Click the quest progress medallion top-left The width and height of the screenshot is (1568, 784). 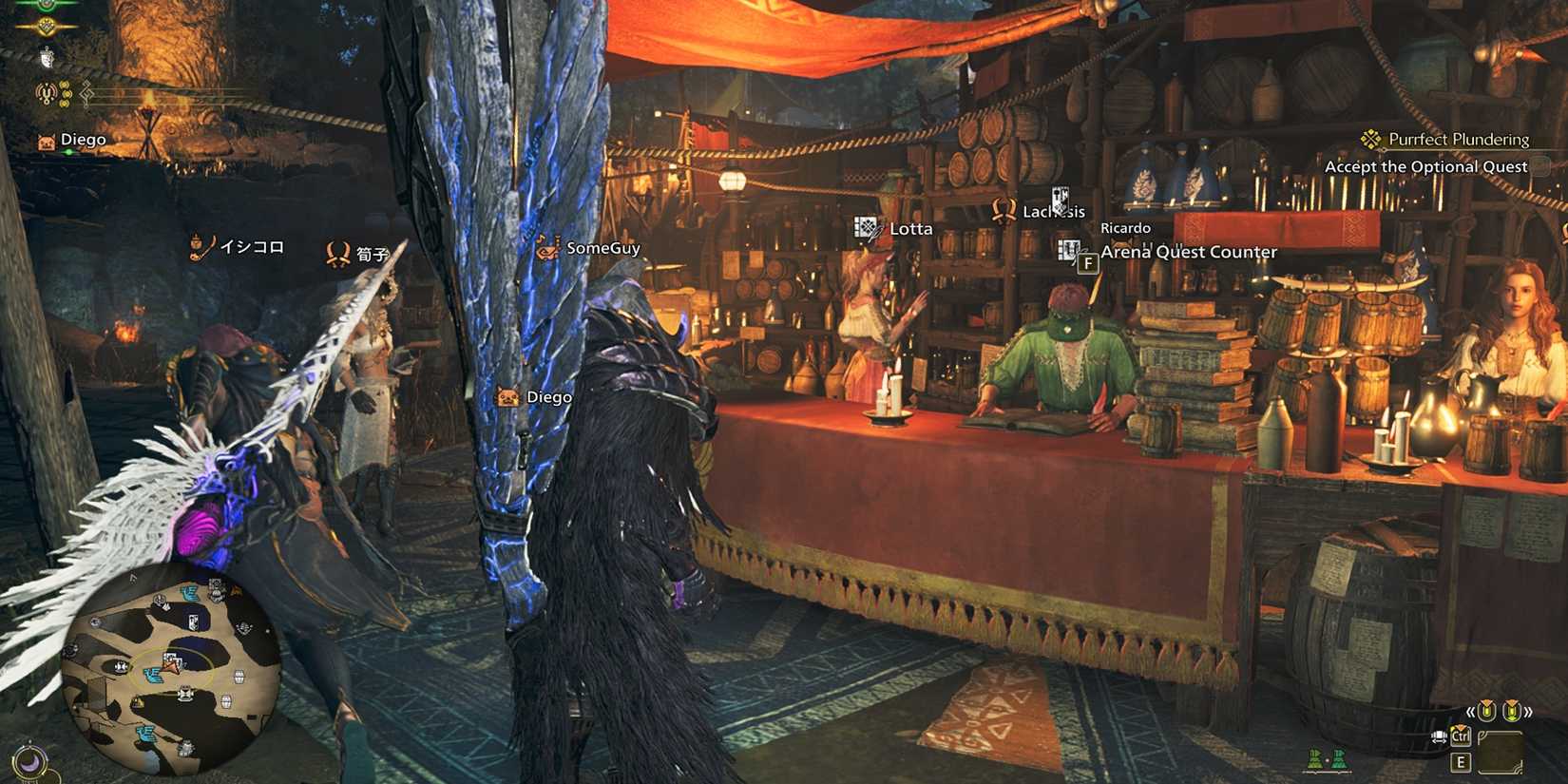(x=48, y=26)
